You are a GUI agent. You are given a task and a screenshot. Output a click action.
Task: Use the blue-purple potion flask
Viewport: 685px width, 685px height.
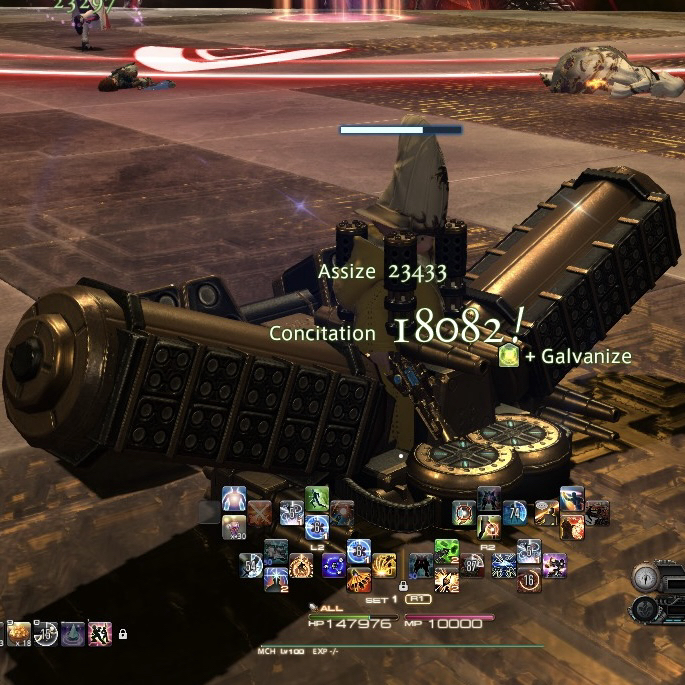73,632
